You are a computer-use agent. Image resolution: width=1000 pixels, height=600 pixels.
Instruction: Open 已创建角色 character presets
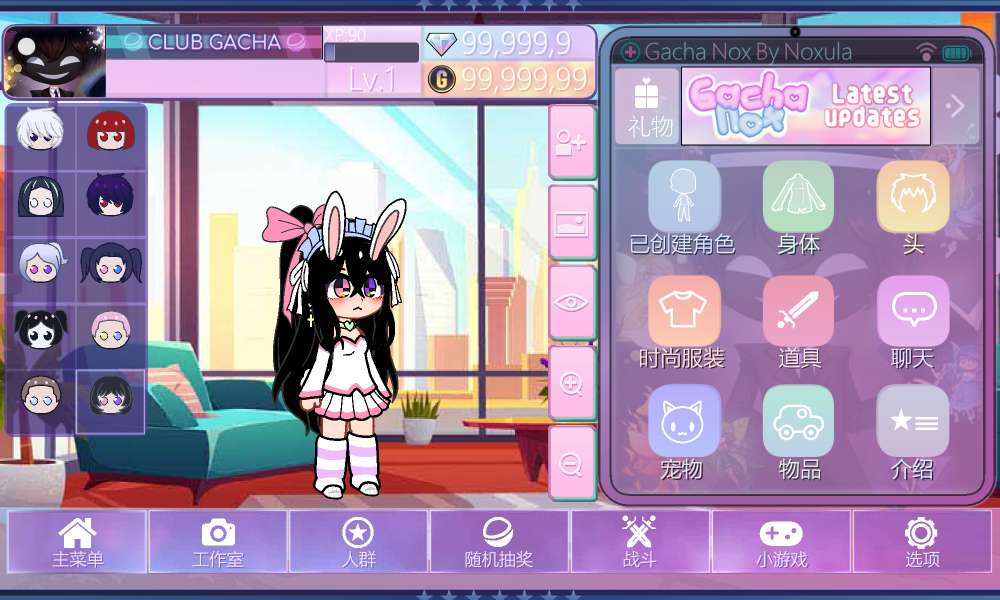(683, 198)
